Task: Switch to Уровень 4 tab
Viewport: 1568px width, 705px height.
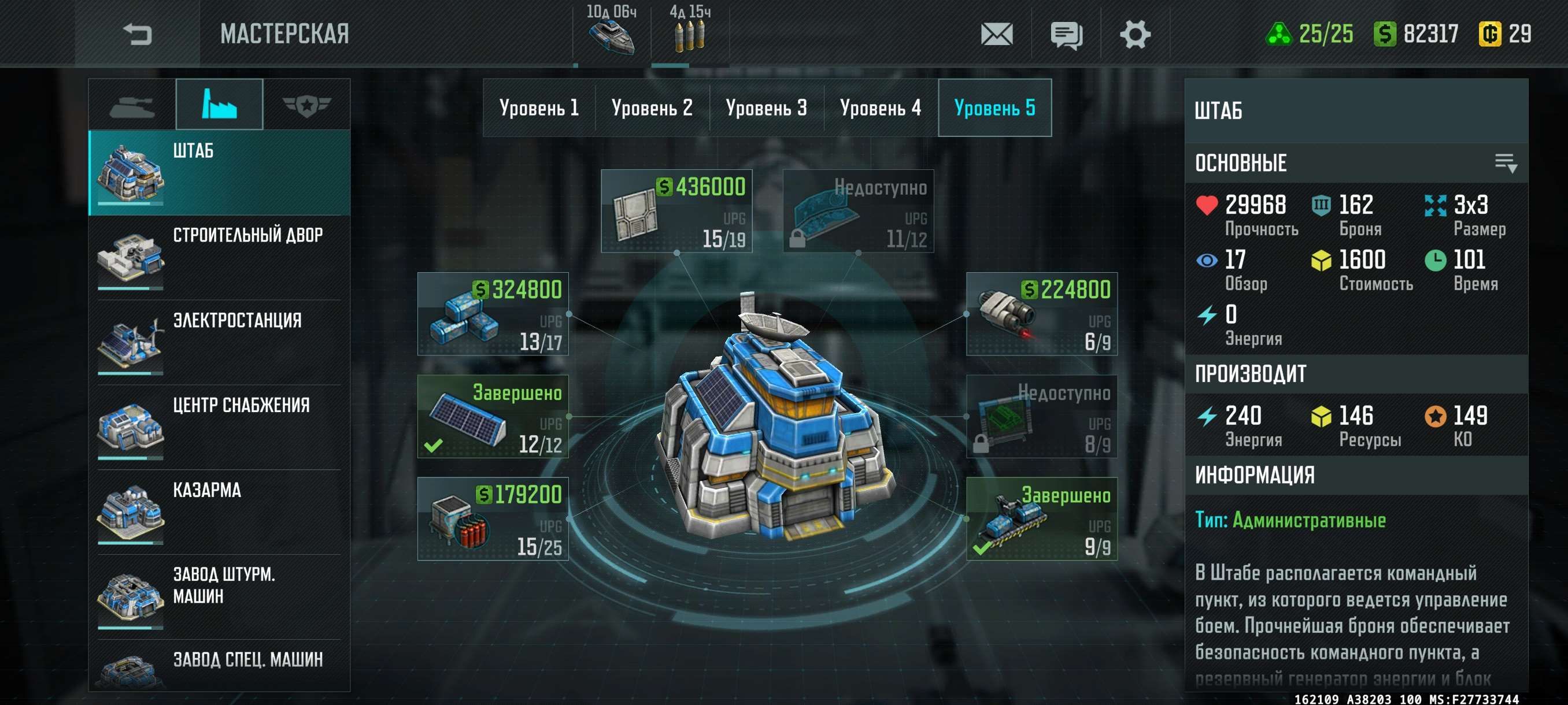Action: coord(880,107)
